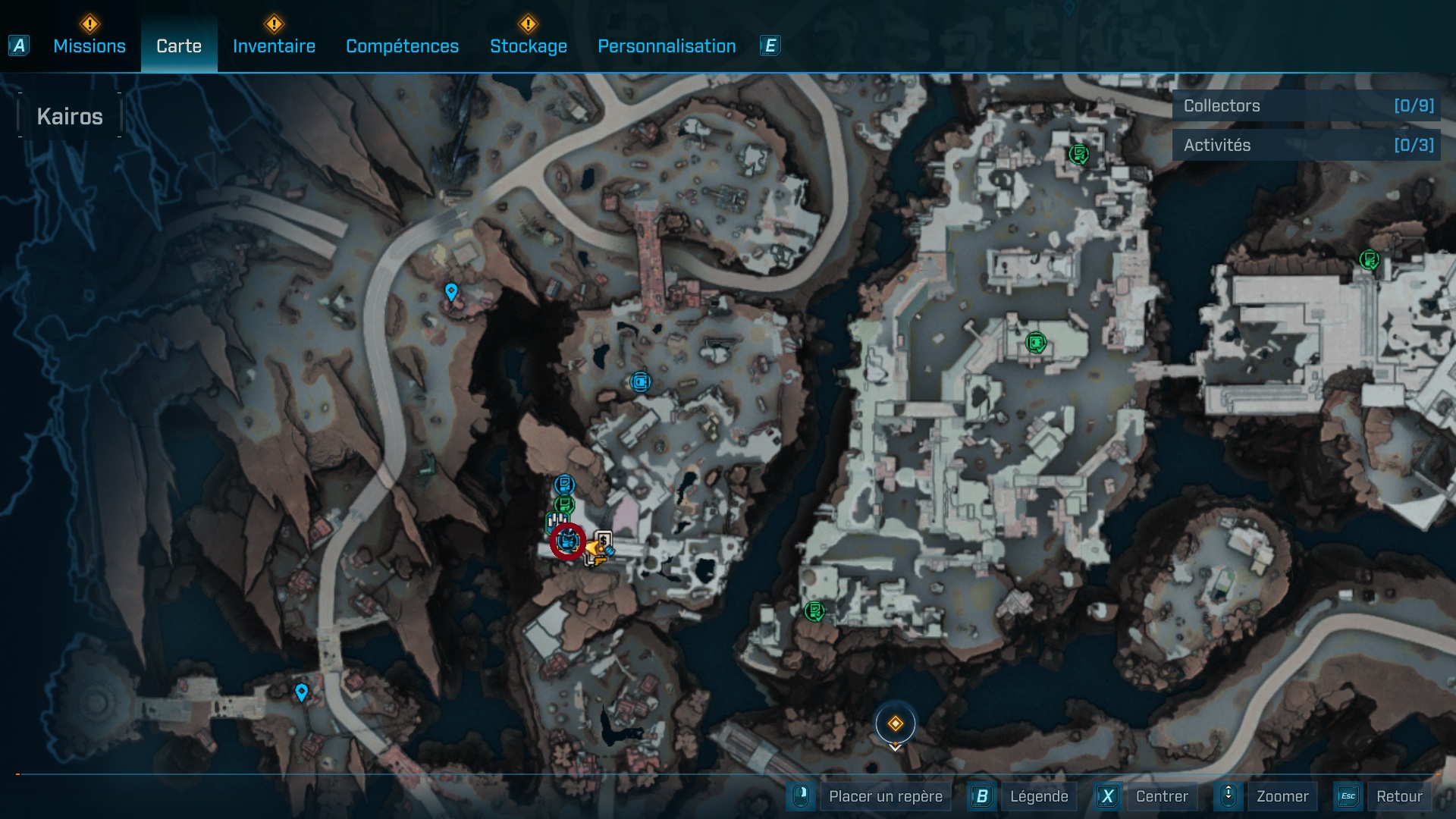
Task: Click Centrer to center the map
Action: (x=1161, y=796)
